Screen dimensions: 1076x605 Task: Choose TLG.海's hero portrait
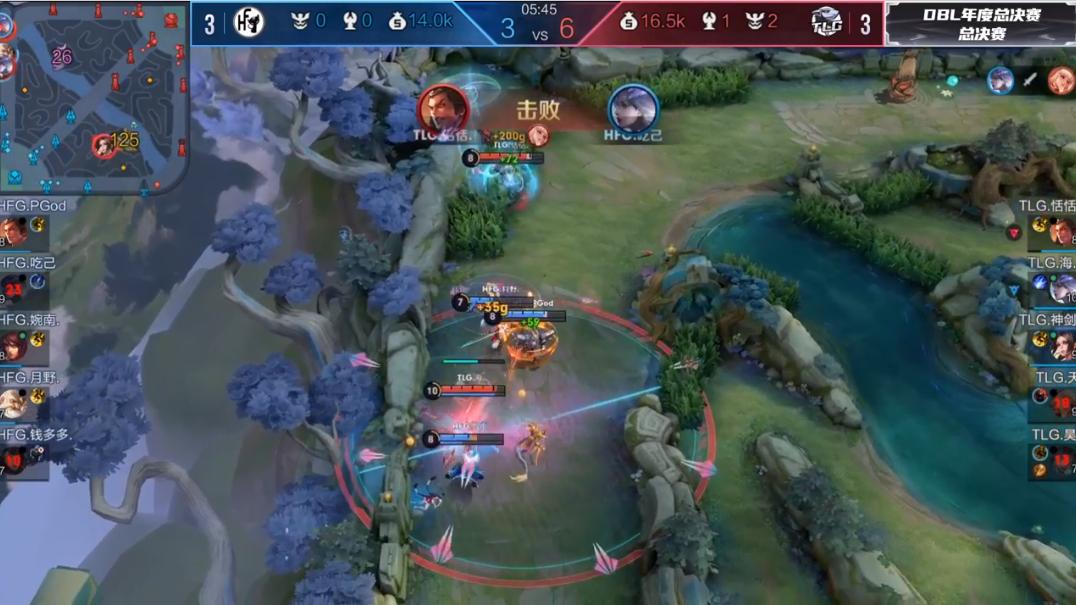coord(1061,289)
